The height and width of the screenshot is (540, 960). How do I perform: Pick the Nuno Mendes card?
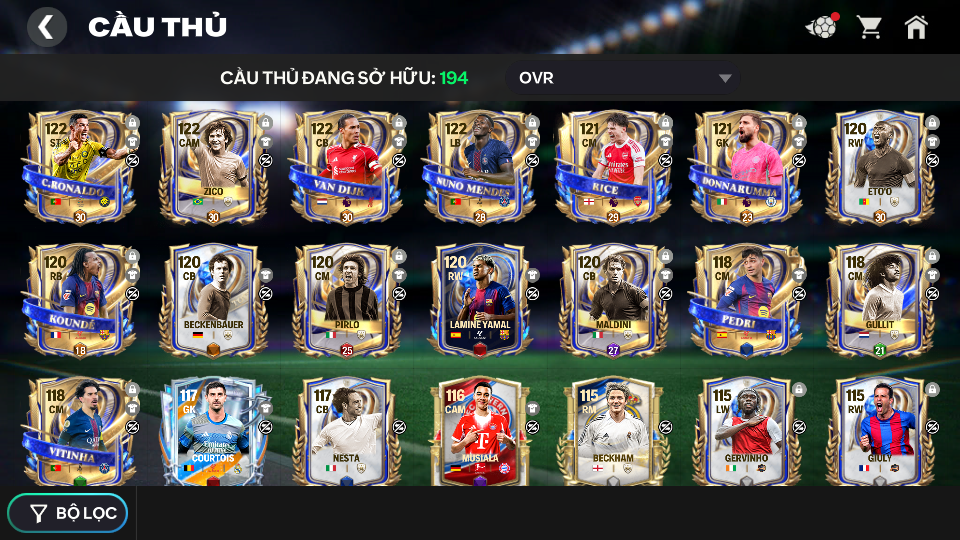(478, 167)
